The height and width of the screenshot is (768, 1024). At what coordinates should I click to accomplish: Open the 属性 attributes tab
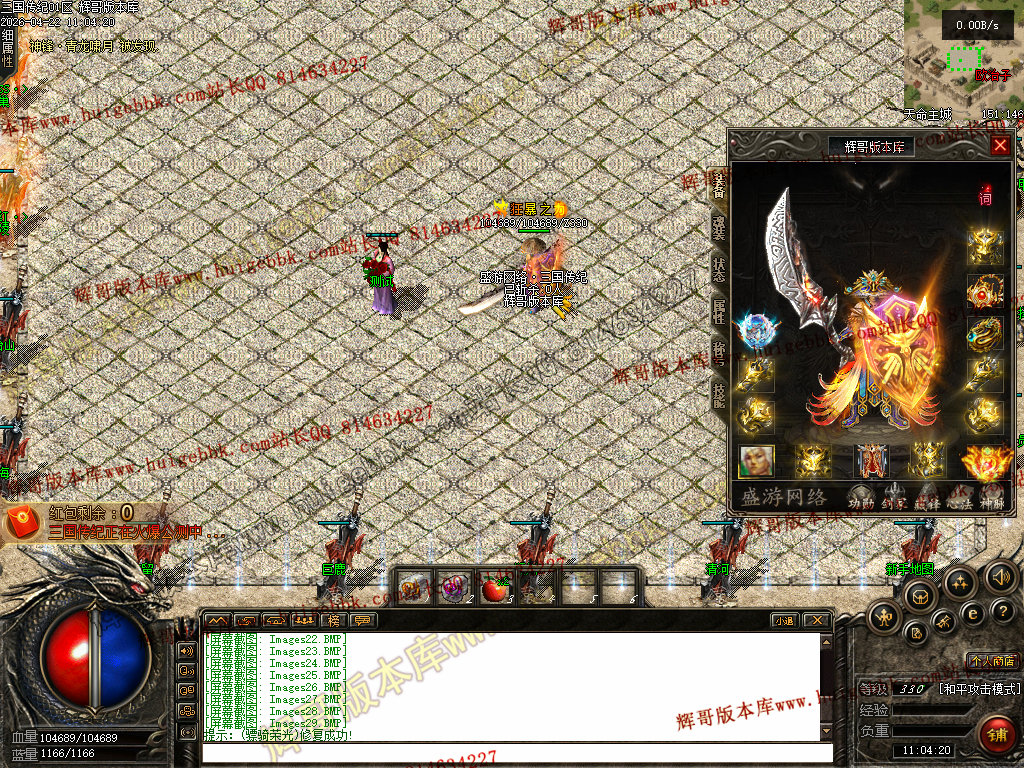tap(718, 311)
